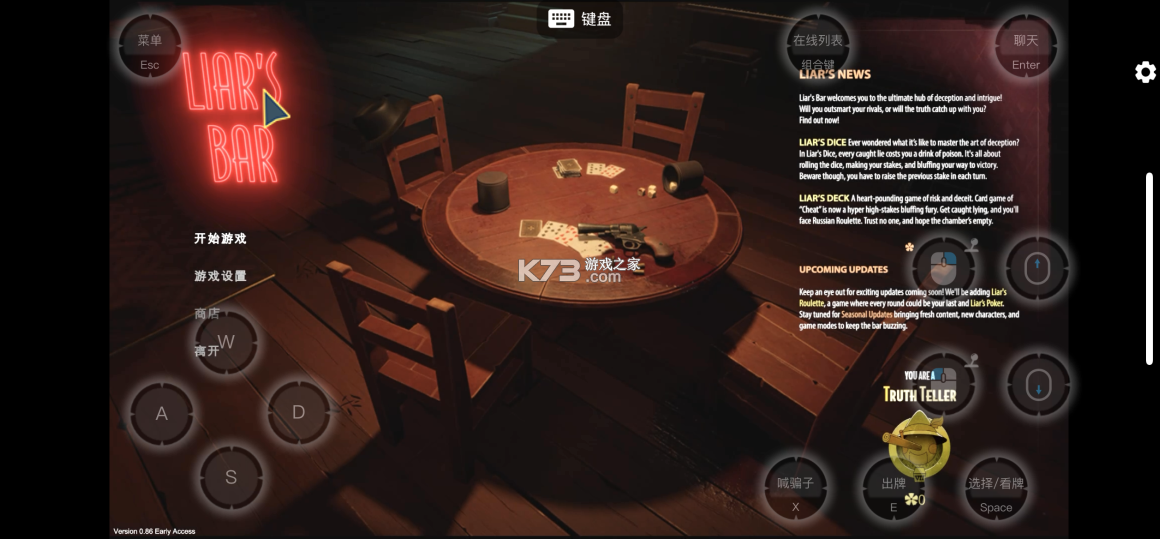1160x540 pixels.
Task: Tap the 菜单 Esc overlay button
Action: click(150, 48)
